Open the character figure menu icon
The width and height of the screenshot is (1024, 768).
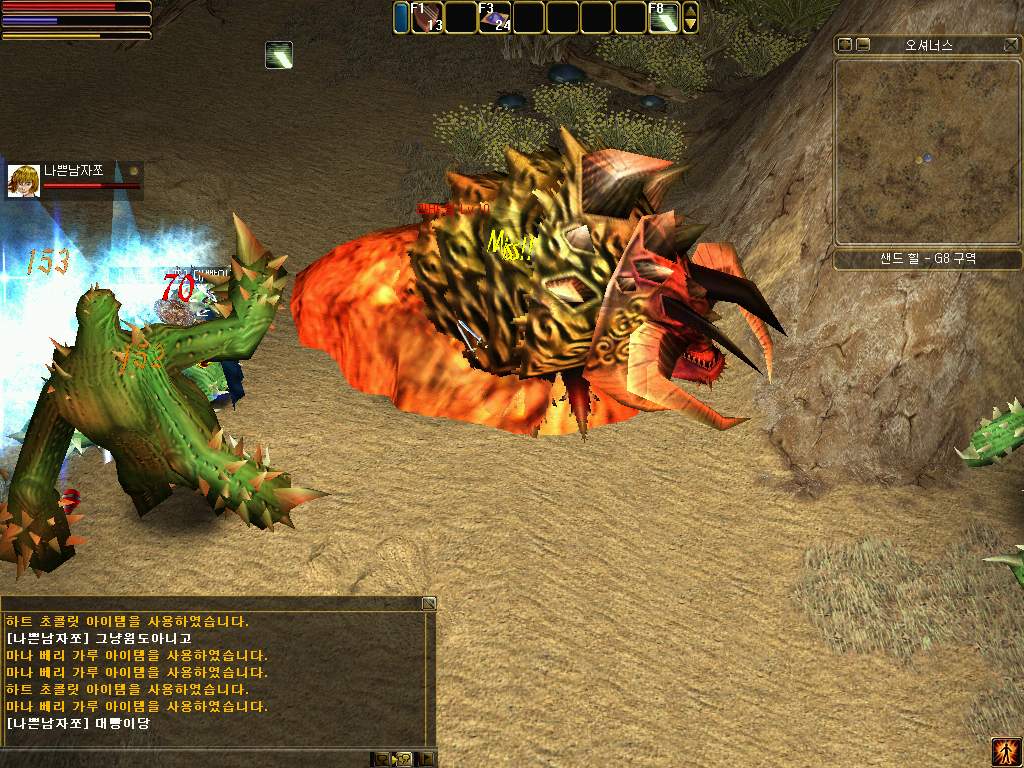point(1005,751)
